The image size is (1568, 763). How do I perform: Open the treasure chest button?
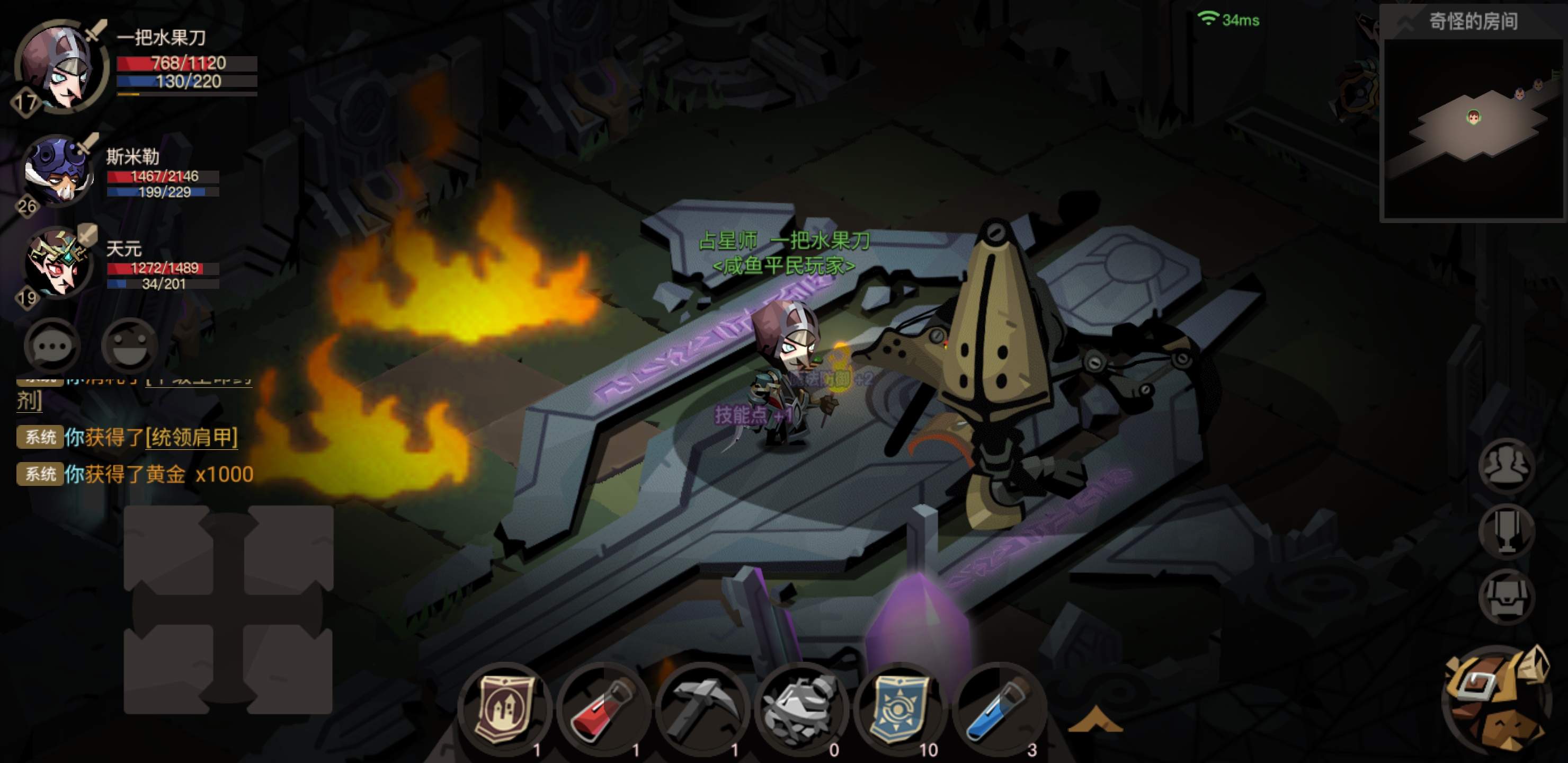tap(1506, 597)
